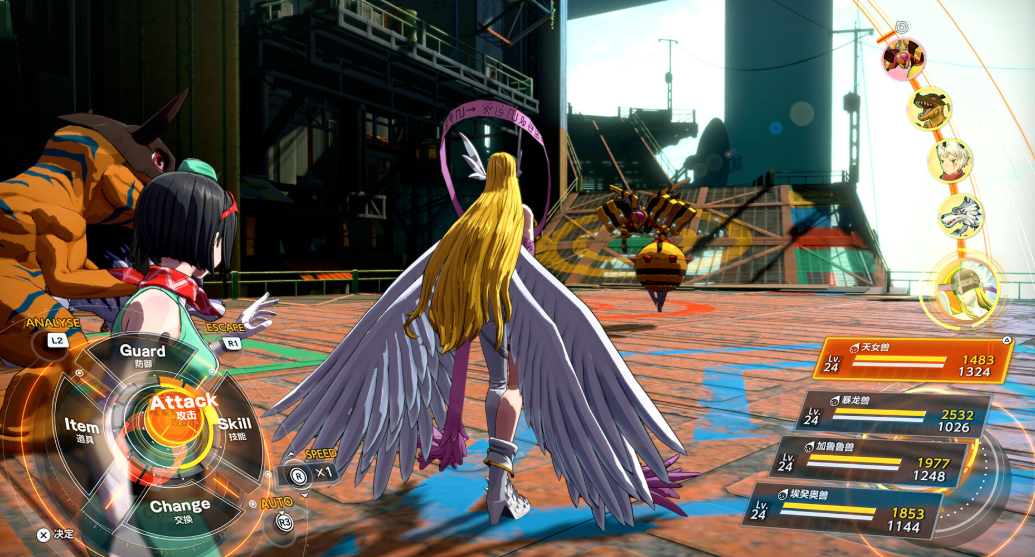Select the 加鲁鲁兽 party status panel
This screenshot has width=1035, height=557.
click(870, 462)
